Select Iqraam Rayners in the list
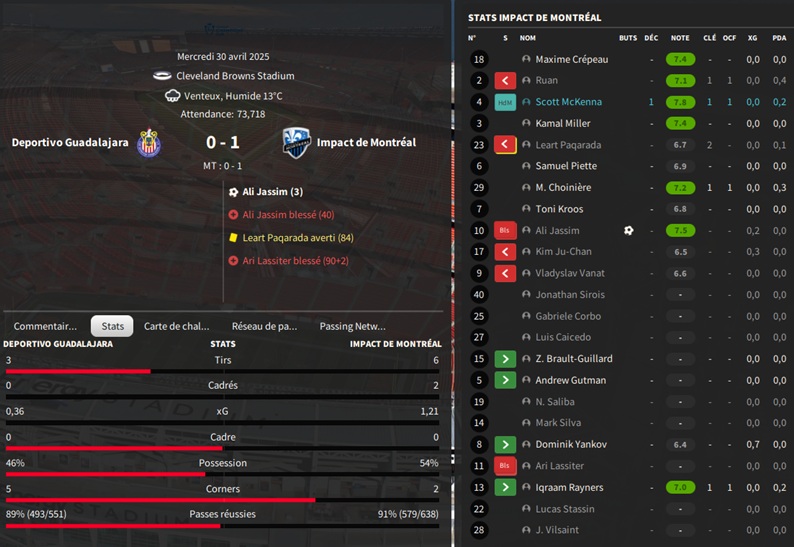Image resolution: width=794 pixels, height=547 pixels. coord(569,488)
